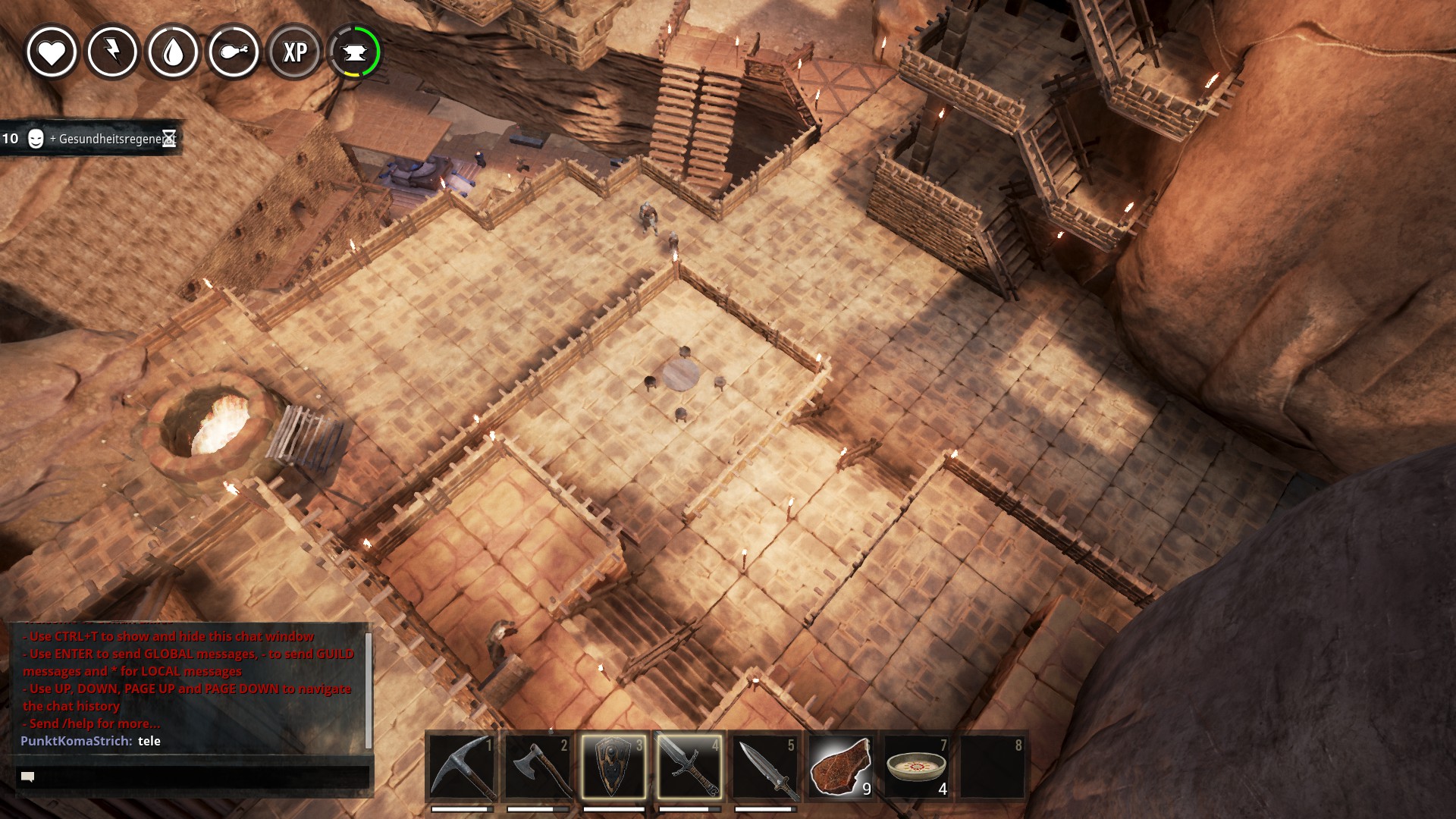Image resolution: width=1456 pixels, height=819 pixels.
Task: Use the raw meat in slot 6
Action: tap(841, 766)
